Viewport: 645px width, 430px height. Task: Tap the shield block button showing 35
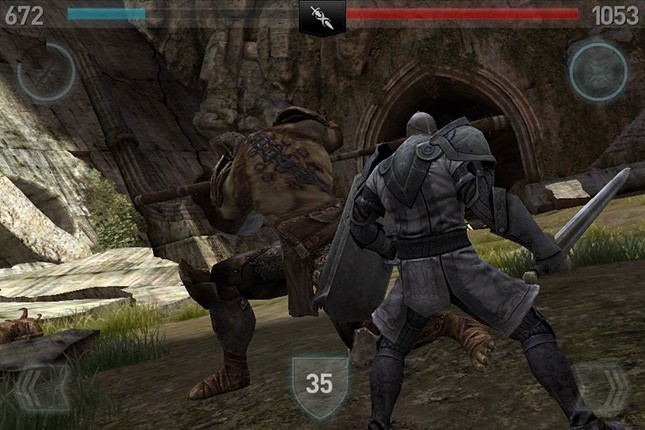click(x=319, y=383)
